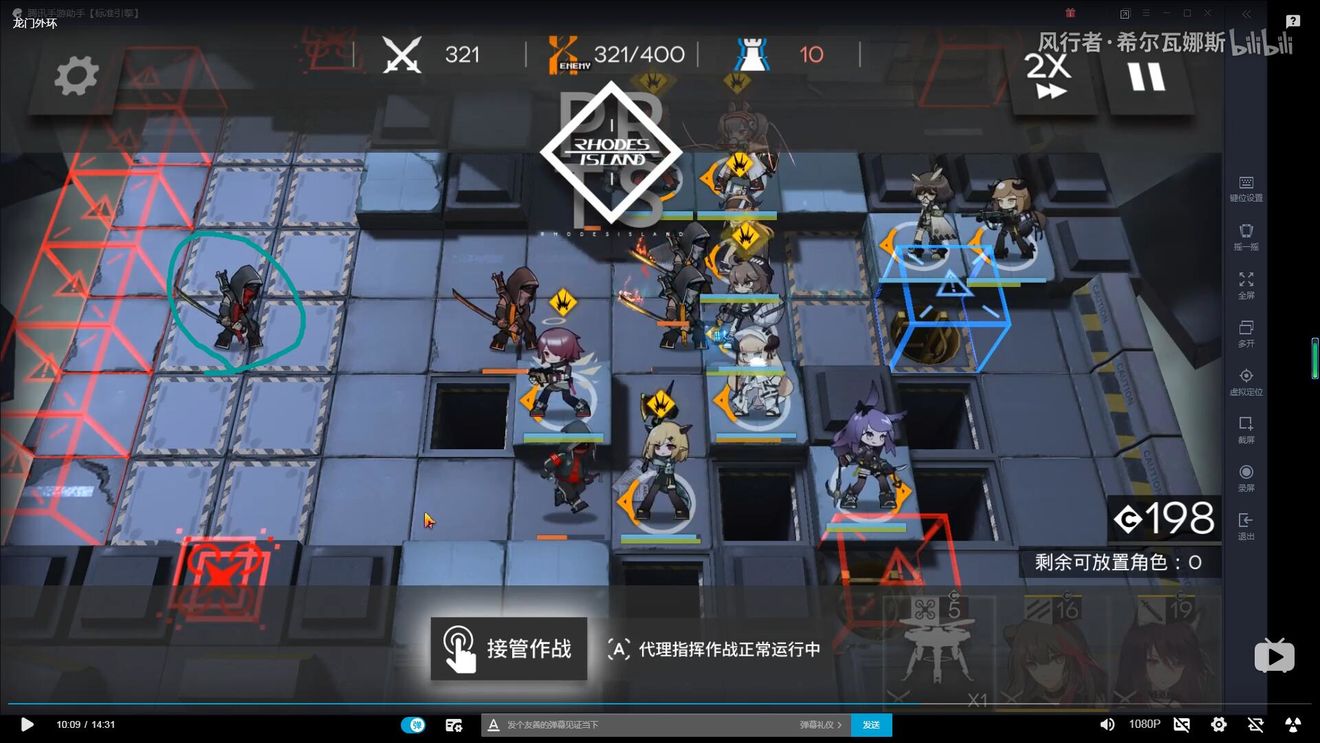Seek on the video progress bar
Image resolution: width=1320 pixels, height=743 pixels.
tap(660, 705)
